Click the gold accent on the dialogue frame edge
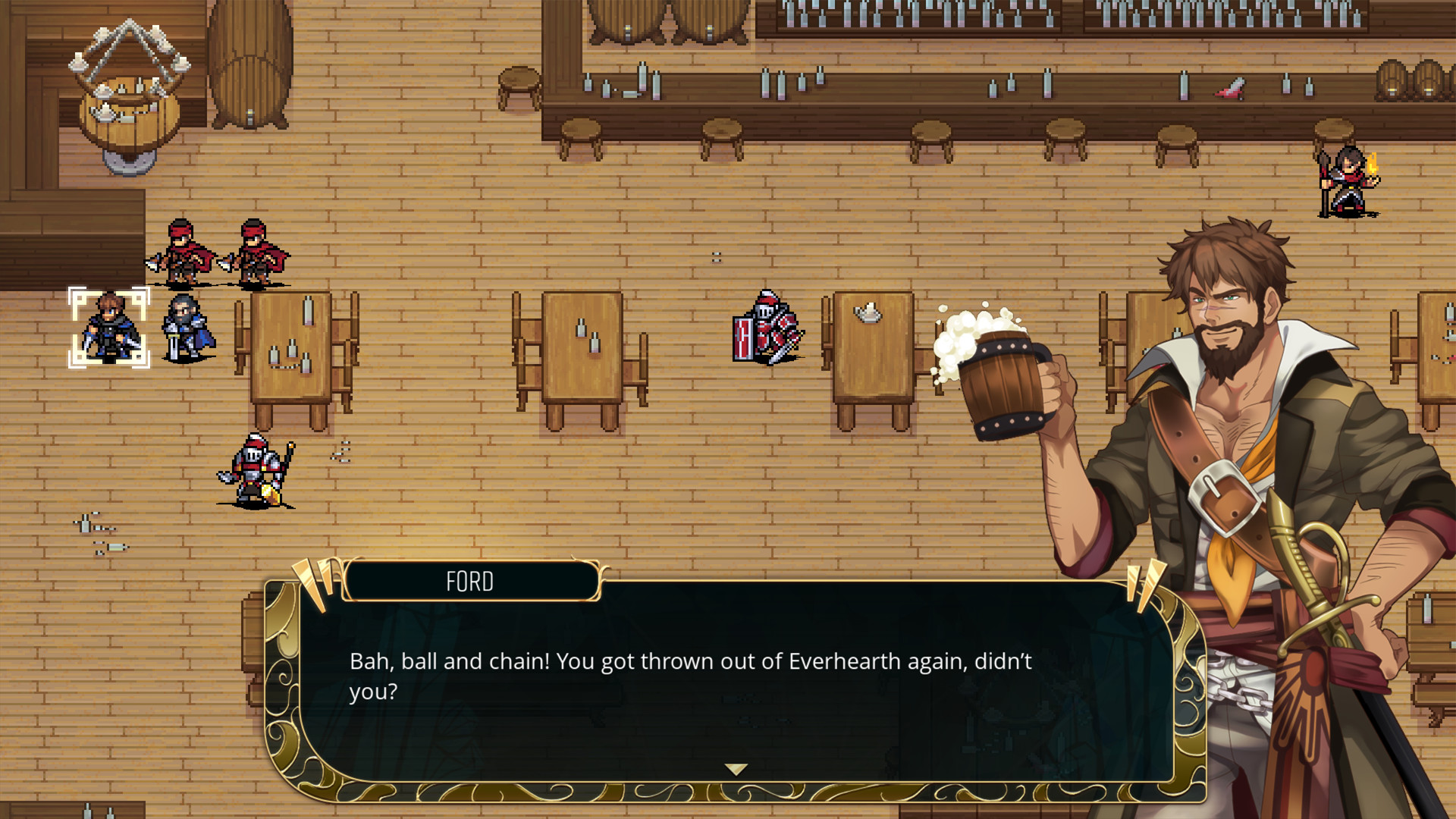The height and width of the screenshot is (819, 1456). [x=282, y=682]
